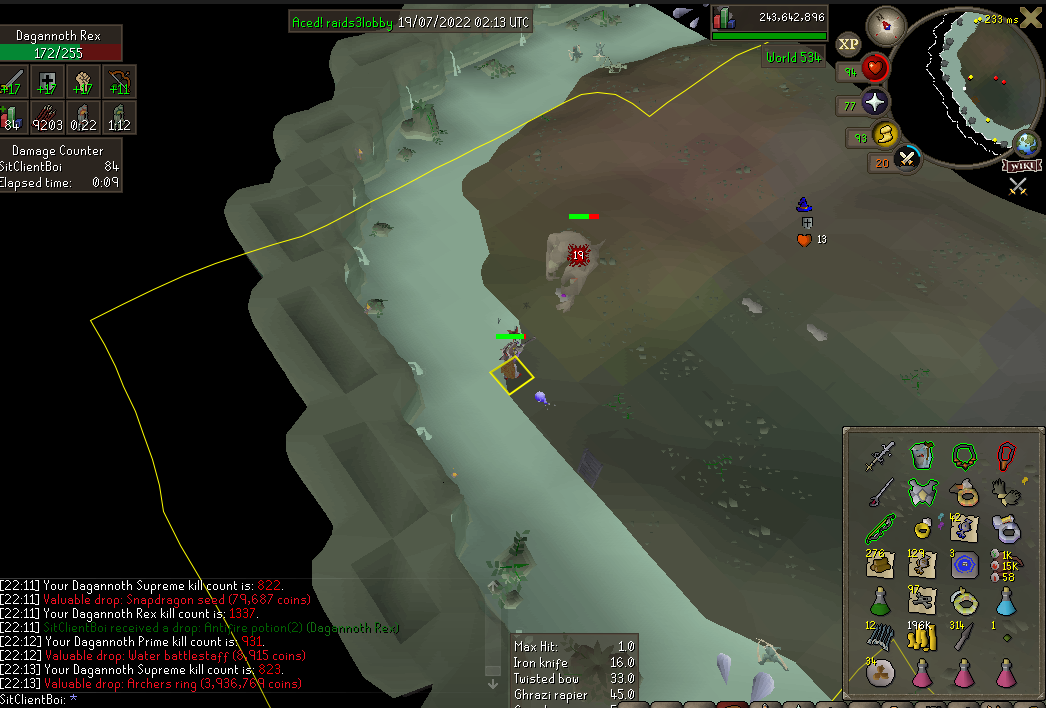Drink the light blue potion
Image resolution: width=1046 pixels, height=708 pixels.
coord(1006,602)
